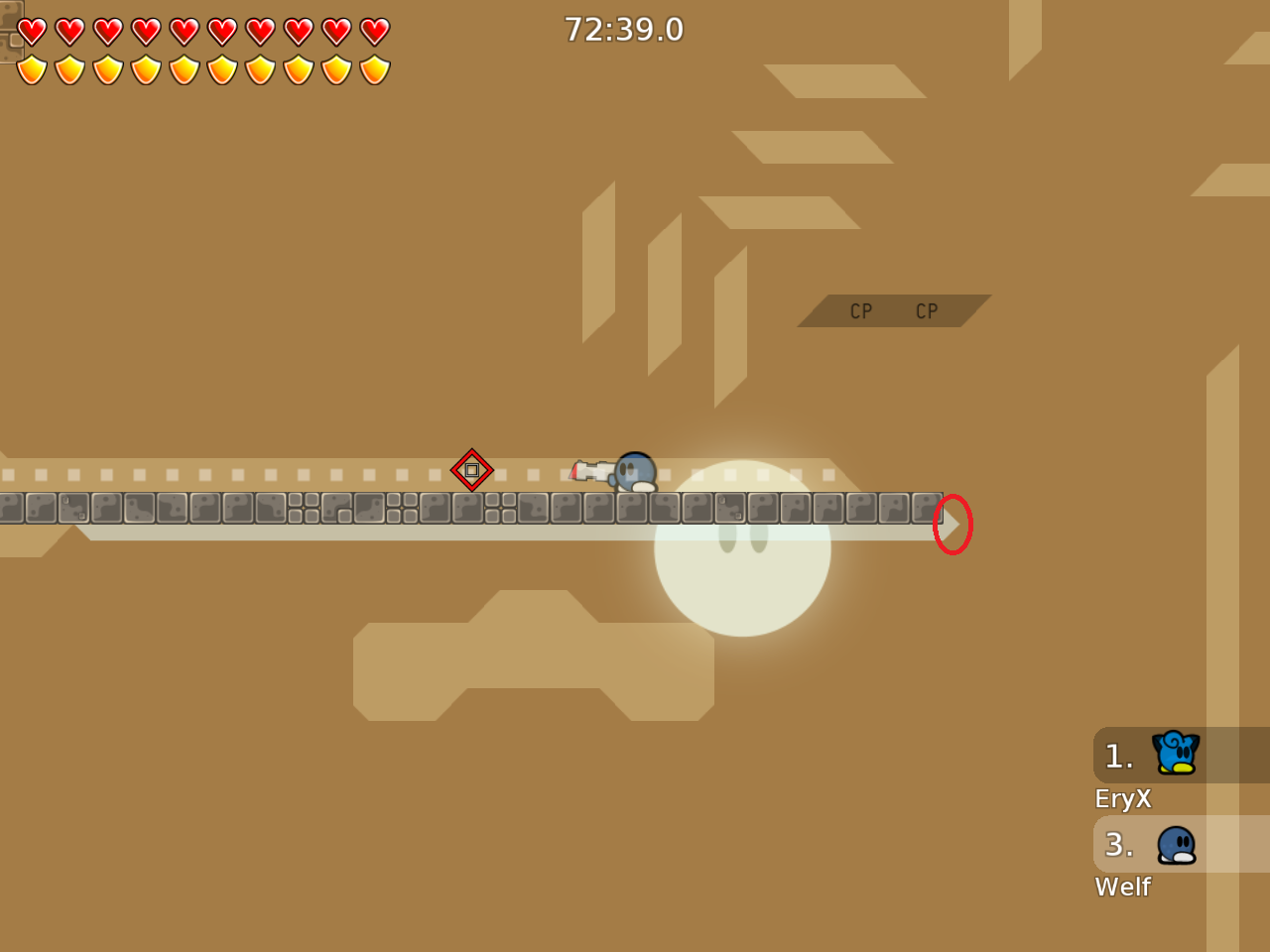1270x952 pixels.
Task: Select the blue tee avatar beside EryX
Action: click(1175, 754)
